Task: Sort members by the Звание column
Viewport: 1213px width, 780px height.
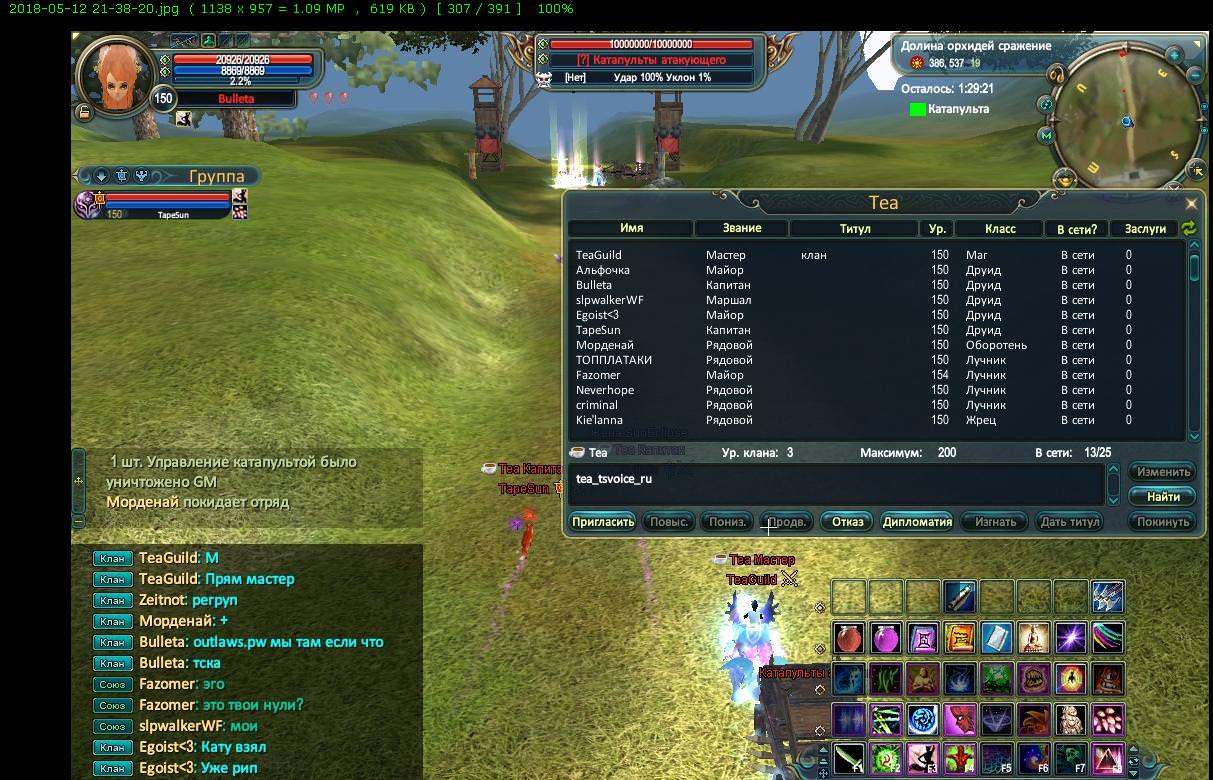Action: click(741, 229)
